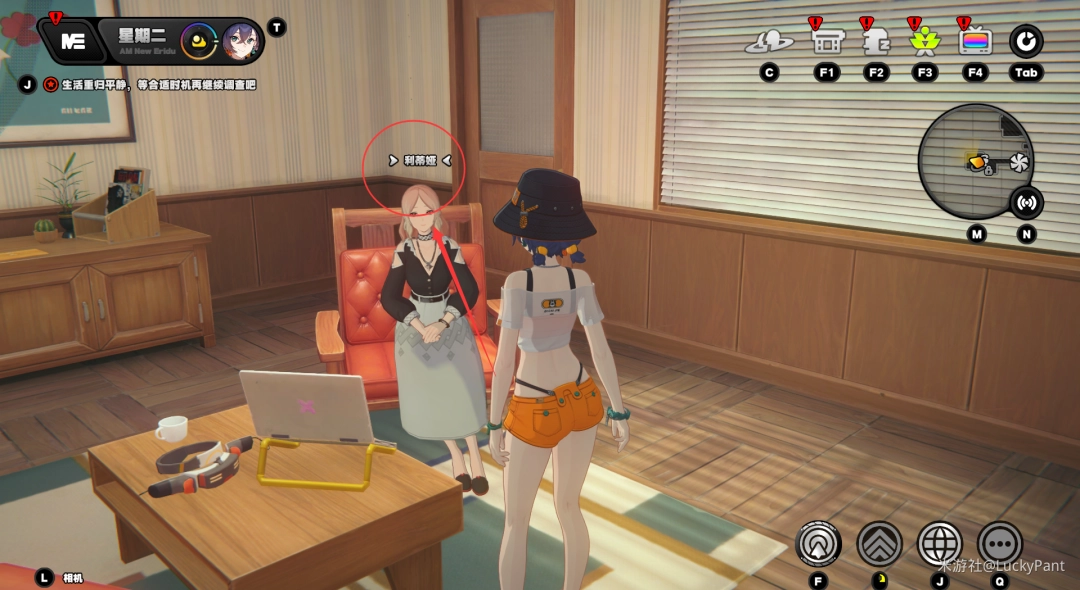Open the green figure event icon
This screenshot has height=590, width=1080.
point(925,42)
